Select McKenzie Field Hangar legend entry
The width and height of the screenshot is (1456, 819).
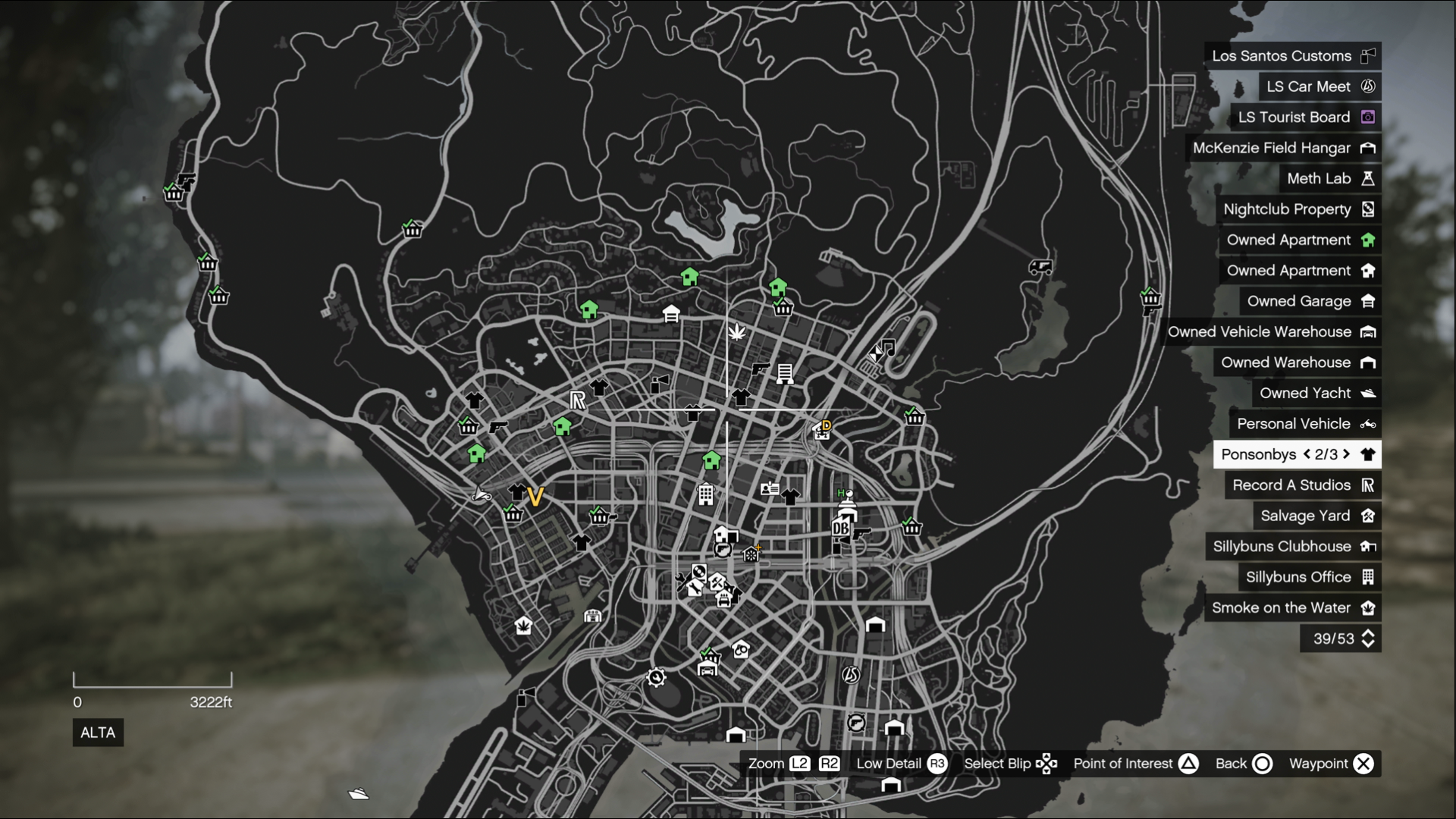1282,148
